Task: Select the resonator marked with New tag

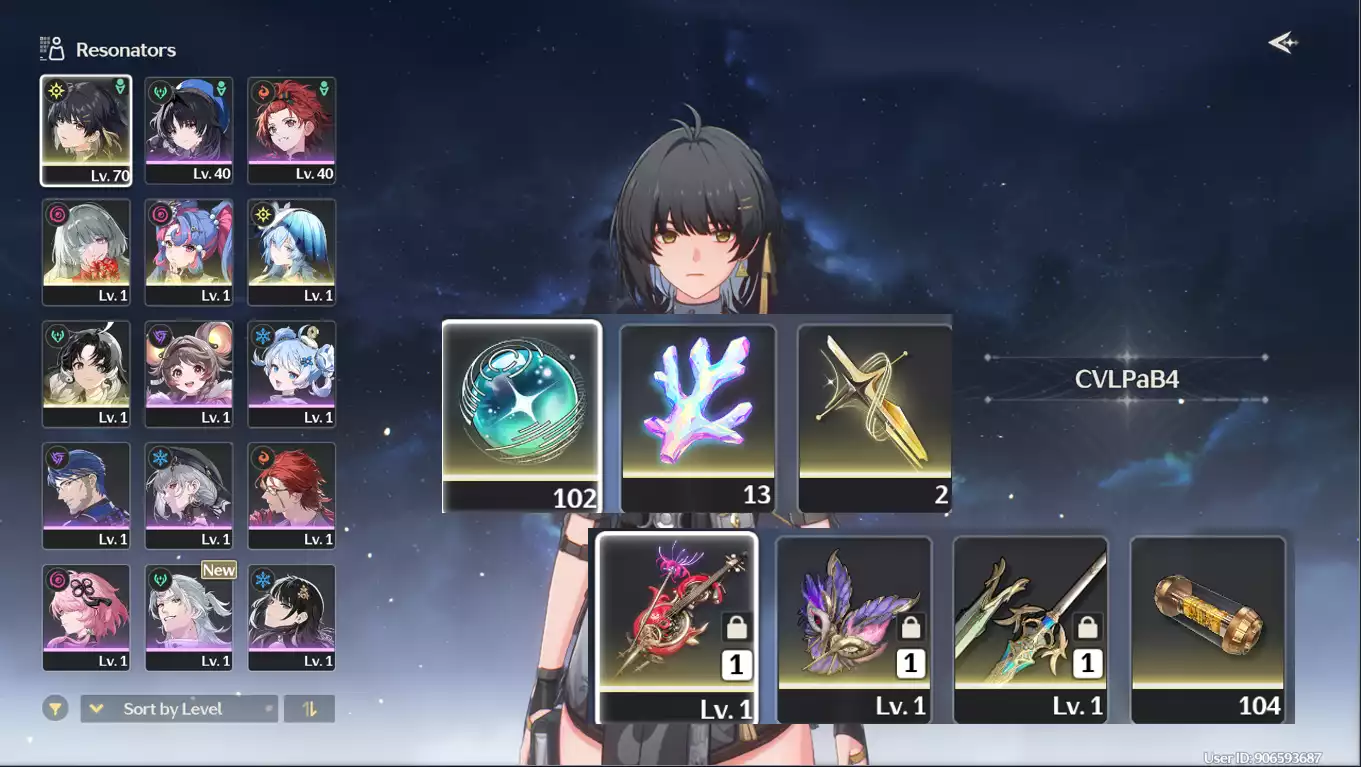Action: [189, 617]
